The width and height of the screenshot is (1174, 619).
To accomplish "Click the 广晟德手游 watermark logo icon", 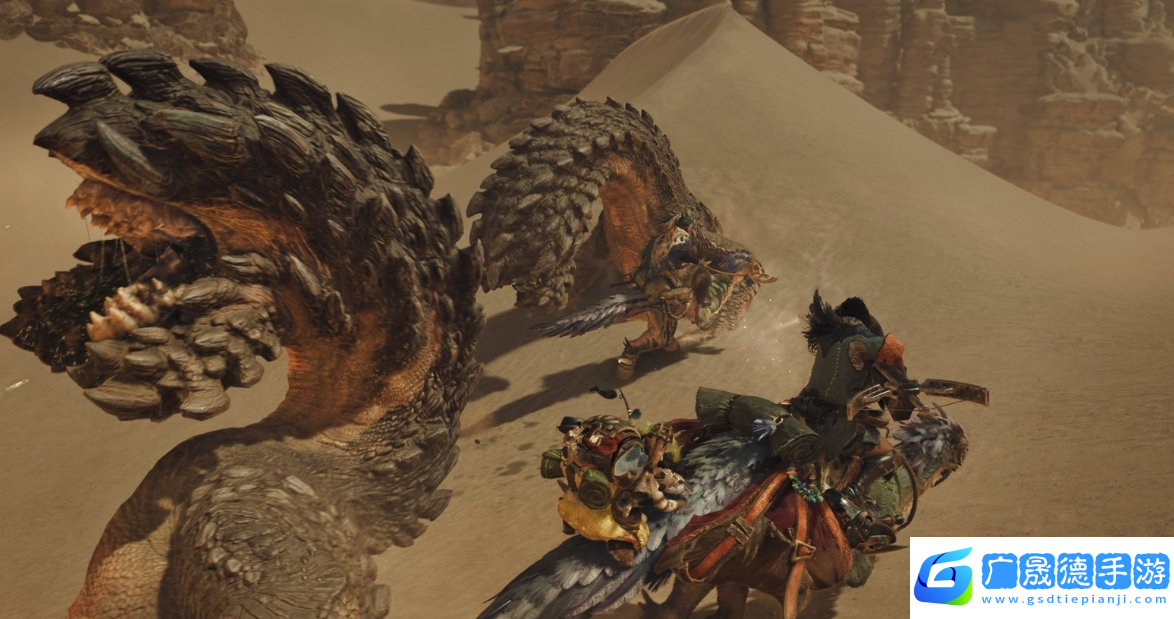I will point(943,577).
